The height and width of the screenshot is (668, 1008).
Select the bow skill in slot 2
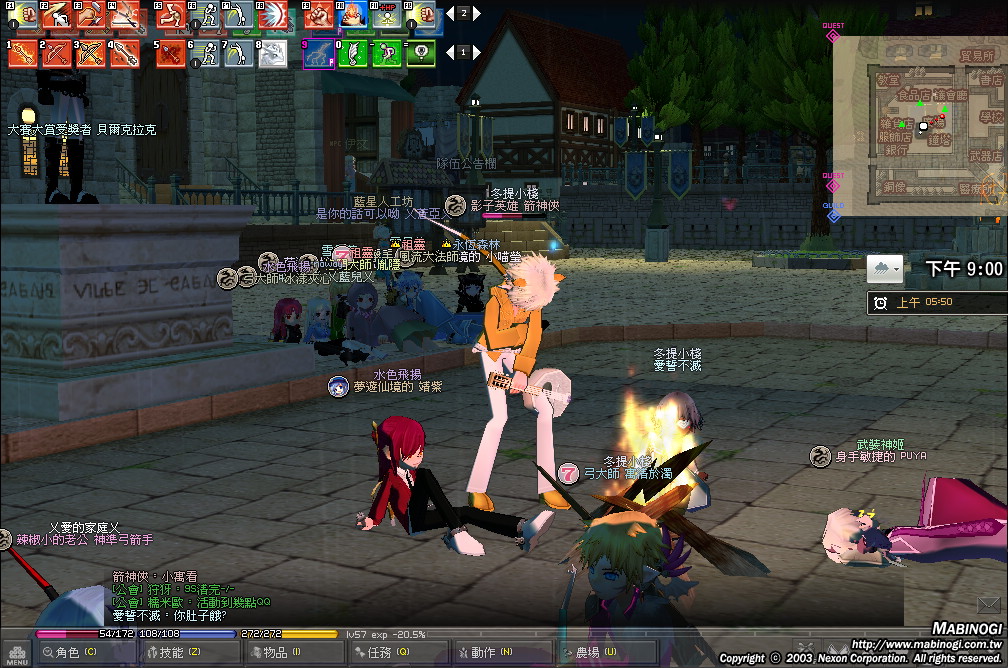click(x=56, y=53)
